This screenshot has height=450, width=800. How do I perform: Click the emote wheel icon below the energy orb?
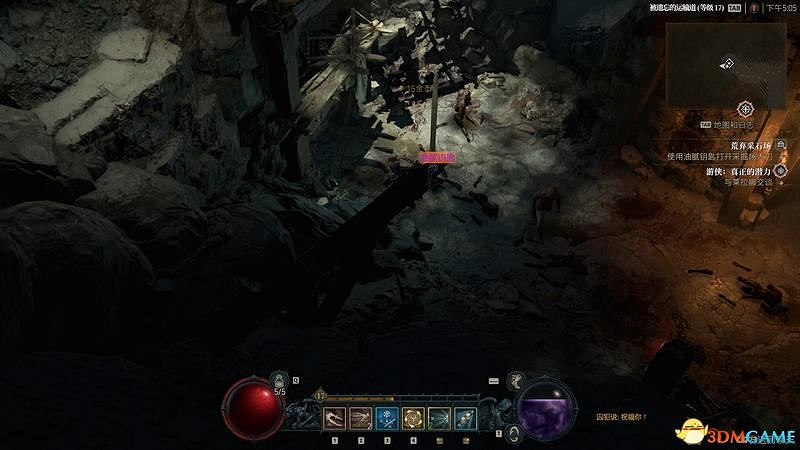pos(513,432)
